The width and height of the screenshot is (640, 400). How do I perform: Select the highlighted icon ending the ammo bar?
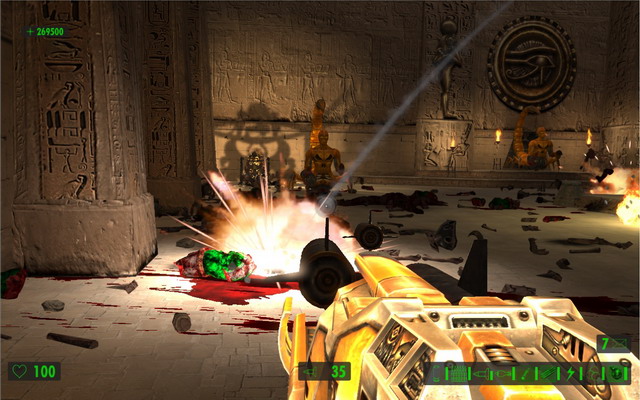(617, 374)
